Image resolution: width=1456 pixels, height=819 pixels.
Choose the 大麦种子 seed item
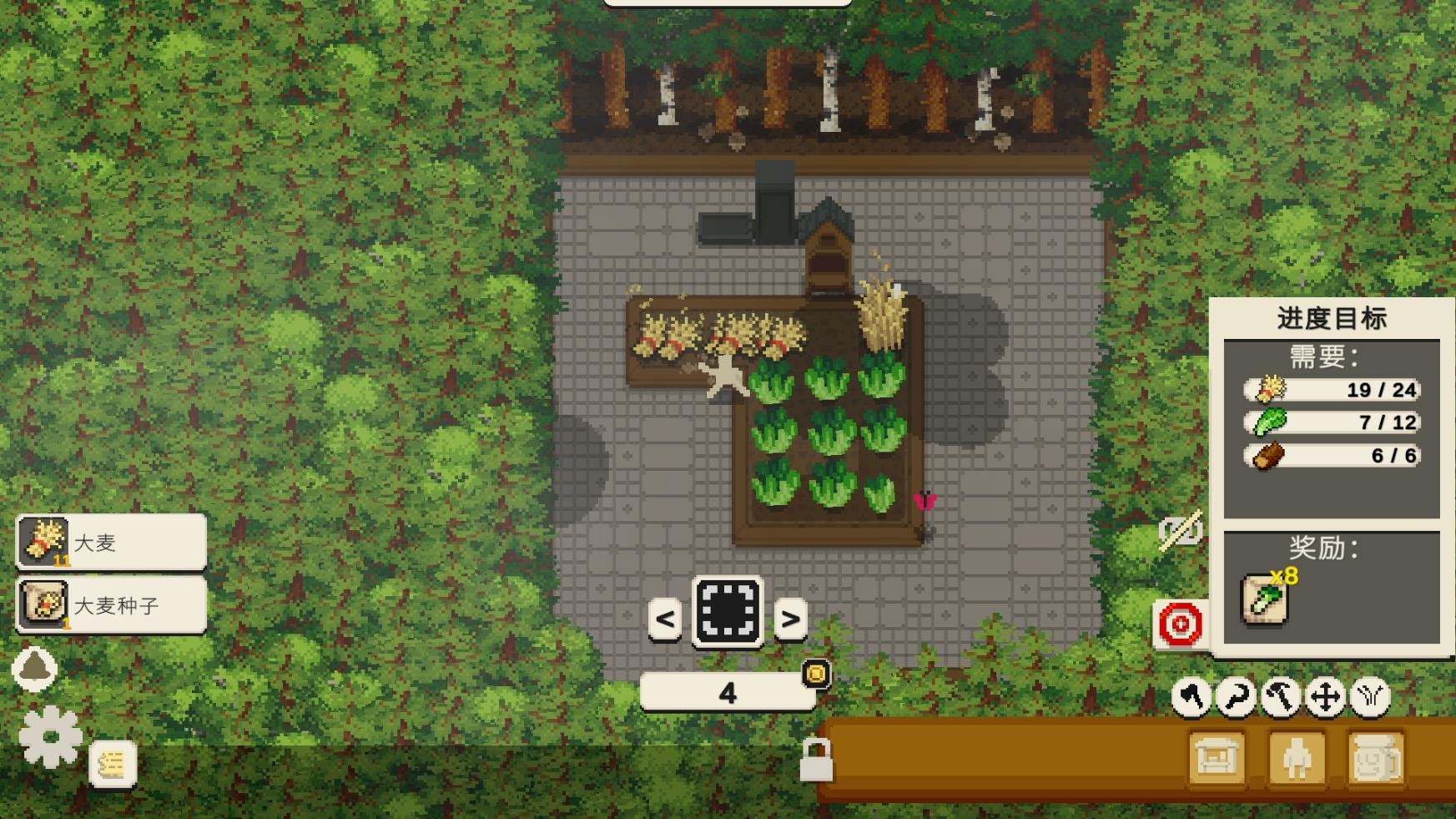[x=111, y=604]
